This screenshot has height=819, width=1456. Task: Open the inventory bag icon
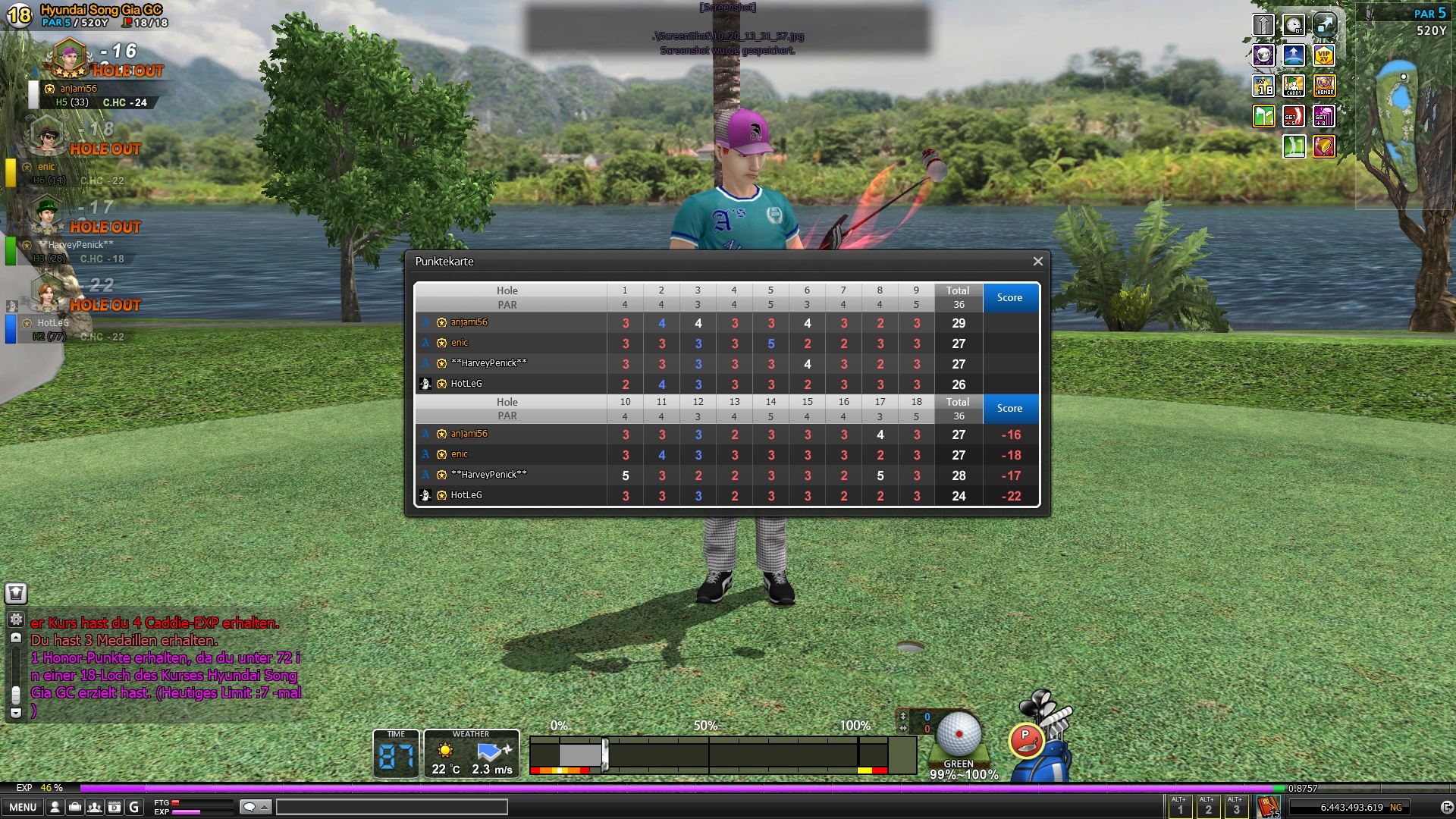pos(75,807)
